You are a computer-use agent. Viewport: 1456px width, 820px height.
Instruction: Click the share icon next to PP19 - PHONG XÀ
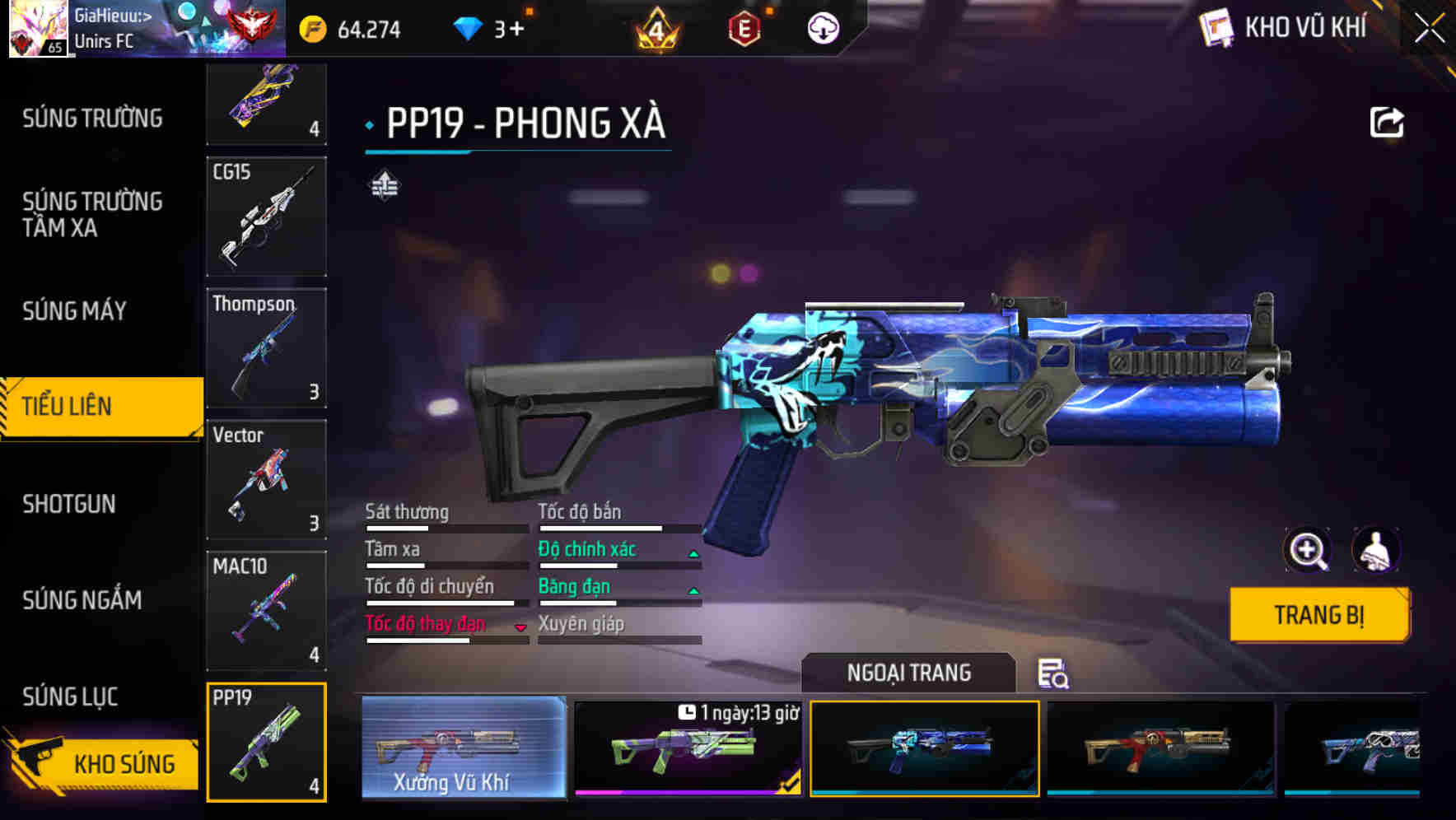[x=1387, y=121]
